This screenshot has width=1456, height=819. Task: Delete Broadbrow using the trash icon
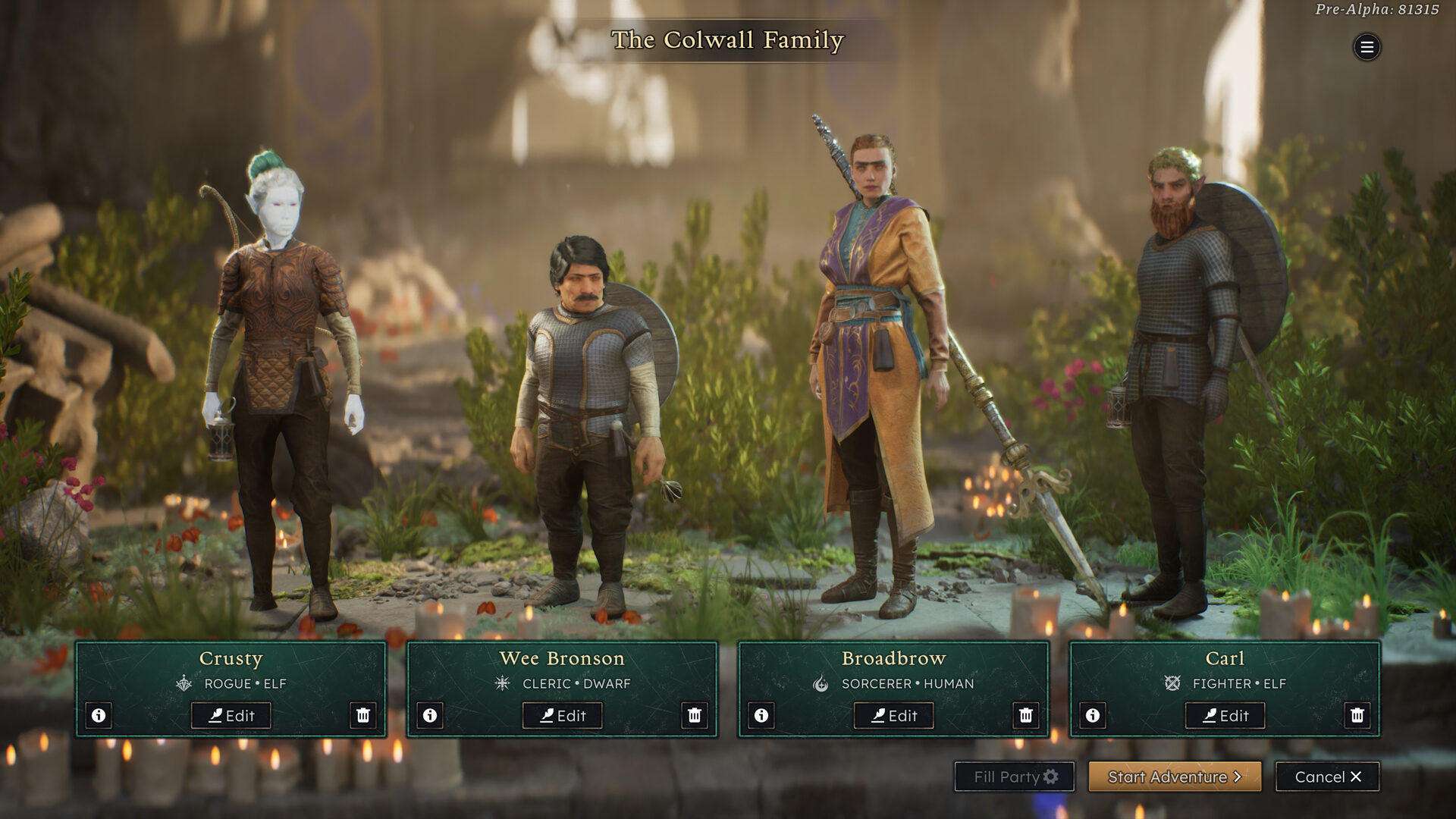click(x=1025, y=715)
